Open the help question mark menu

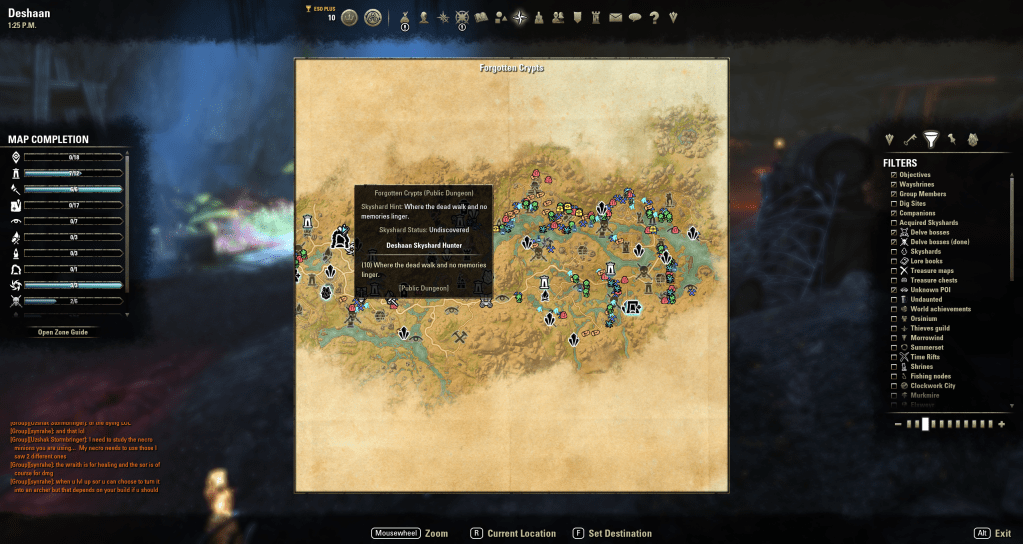pyautogui.click(x=654, y=17)
